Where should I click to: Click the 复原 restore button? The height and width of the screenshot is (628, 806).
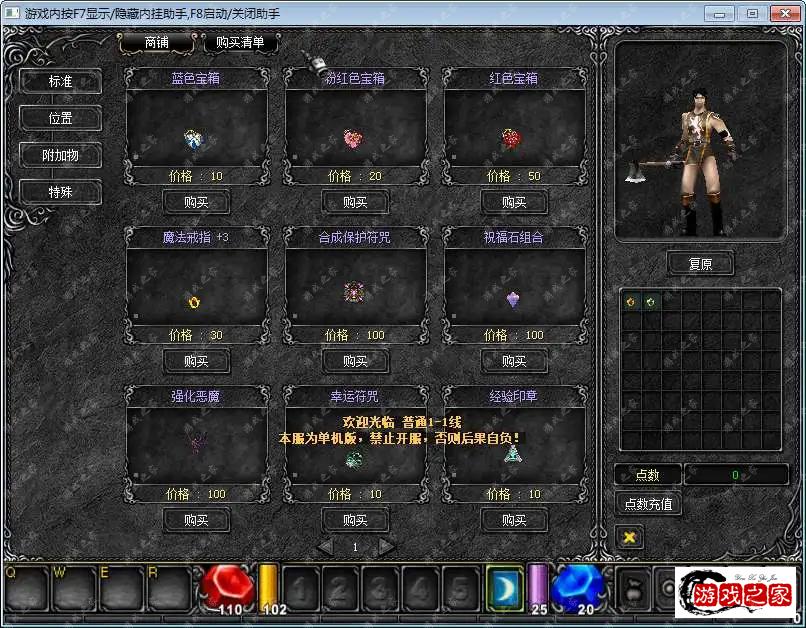tap(700, 264)
